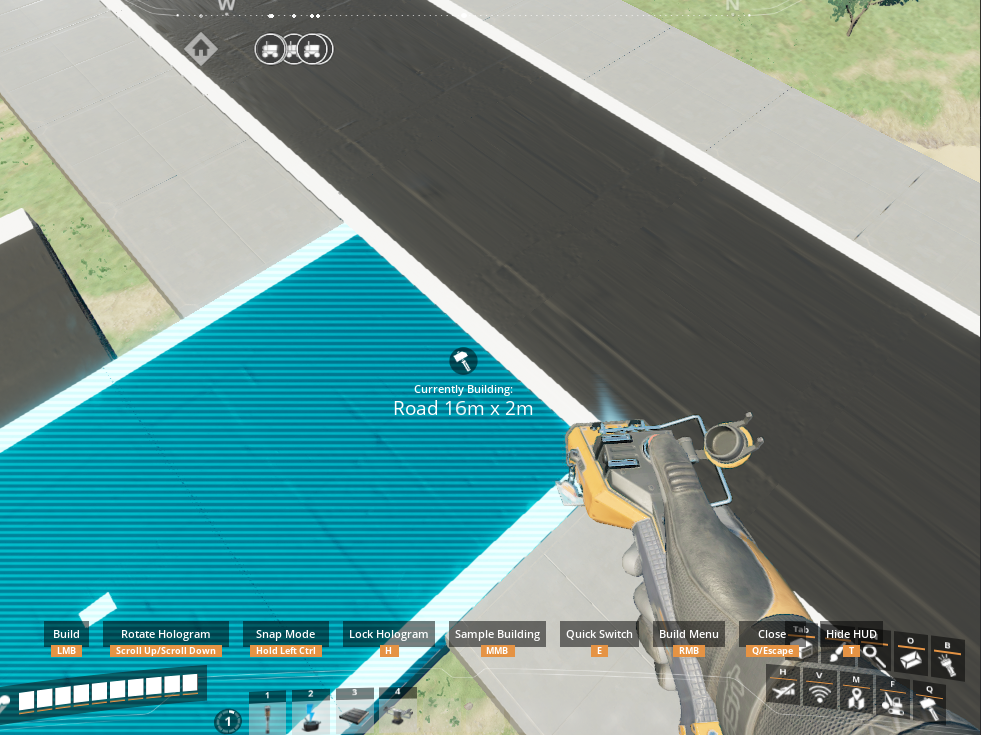Pick the machine in hotbar slot 4
The height and width of the screenshot is (735, 981).
pos(397,713)
